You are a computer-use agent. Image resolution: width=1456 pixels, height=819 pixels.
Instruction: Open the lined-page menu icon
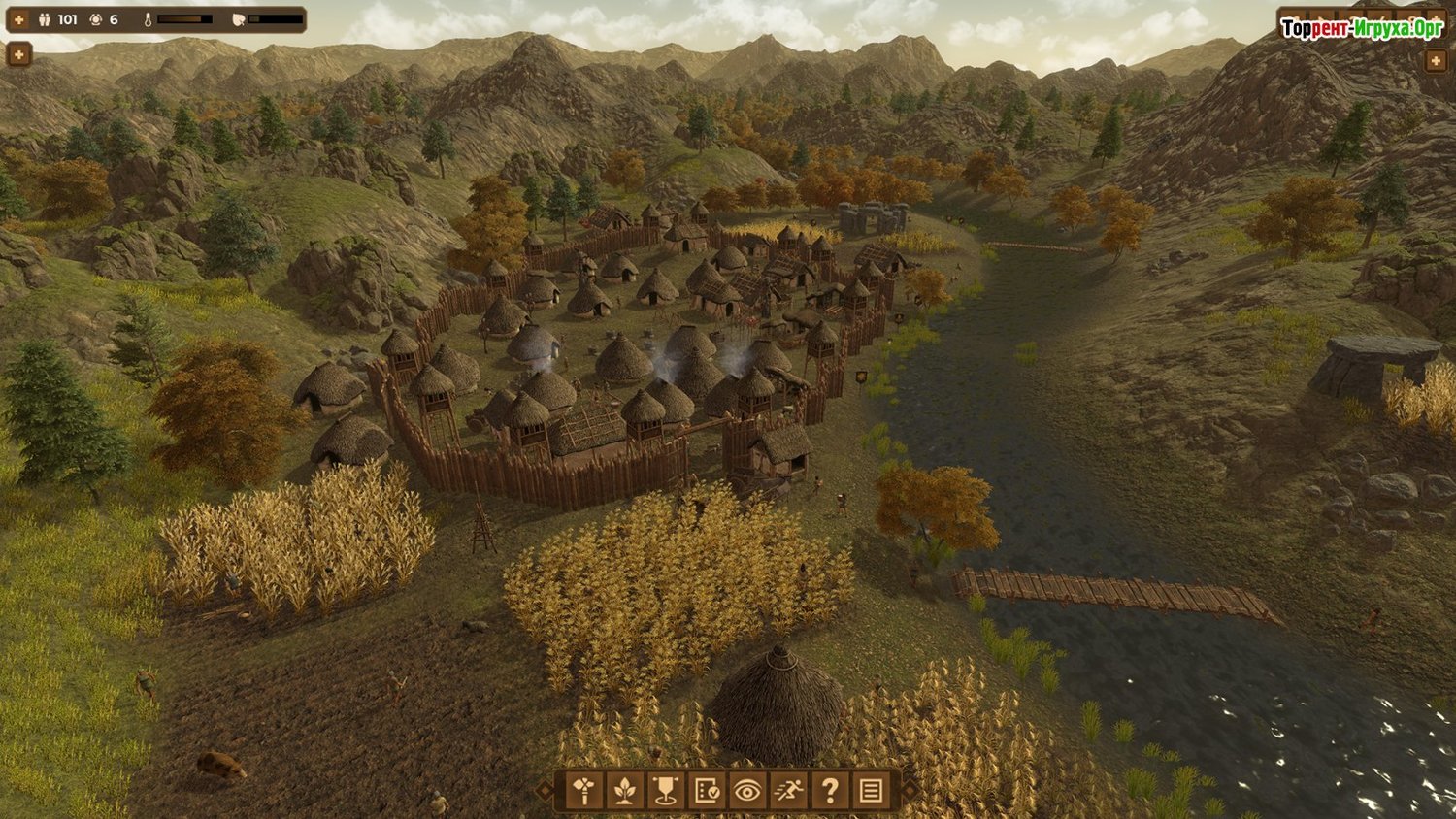[x=871, y=791]
